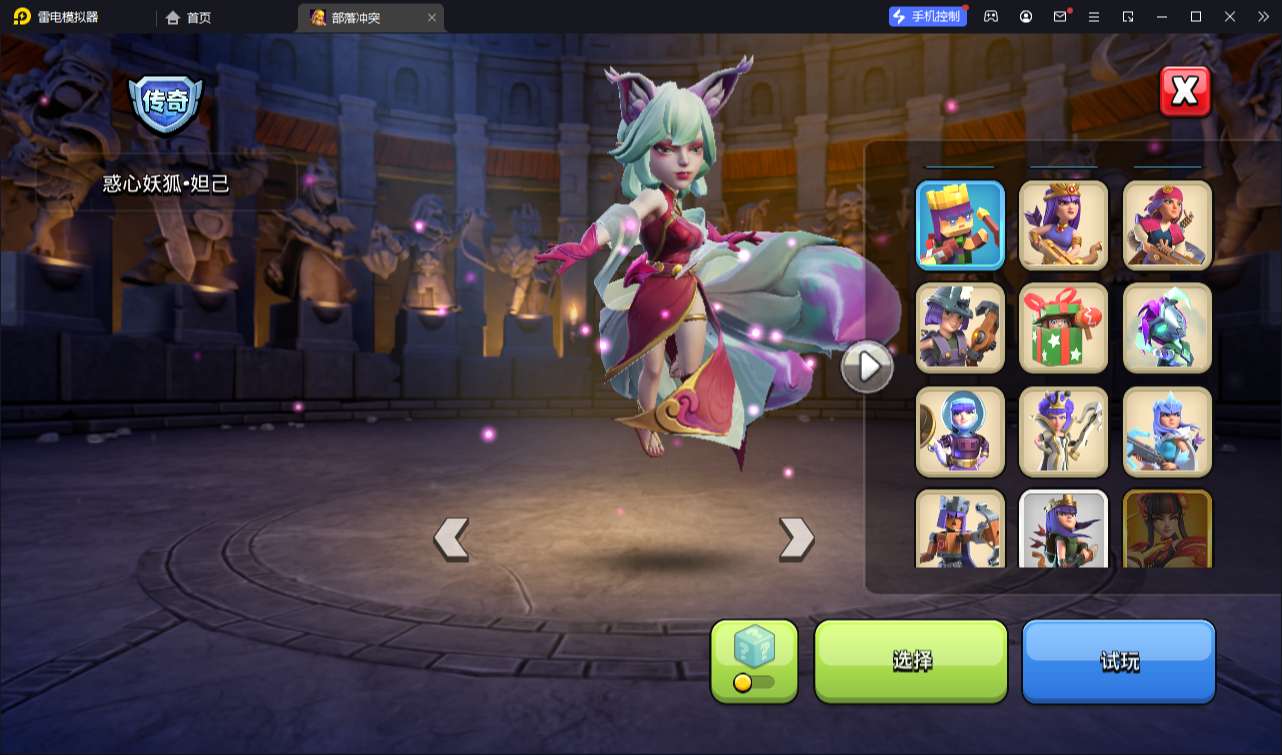Toggle the random skin mystery cube
Screen dimensions: 1282x755
[754, 661]
